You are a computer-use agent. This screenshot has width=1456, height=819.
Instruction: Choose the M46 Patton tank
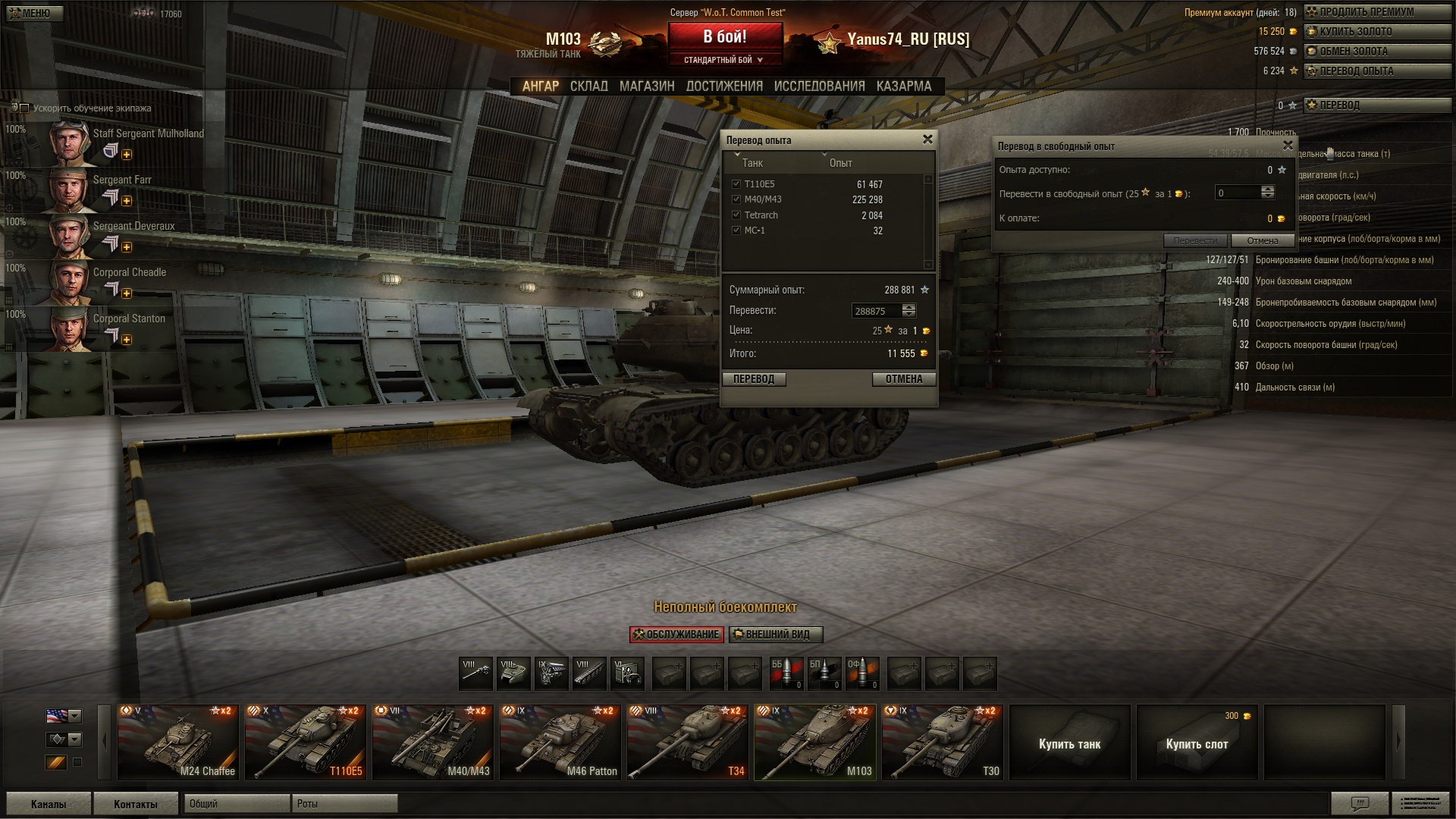(x=560, y=742)
